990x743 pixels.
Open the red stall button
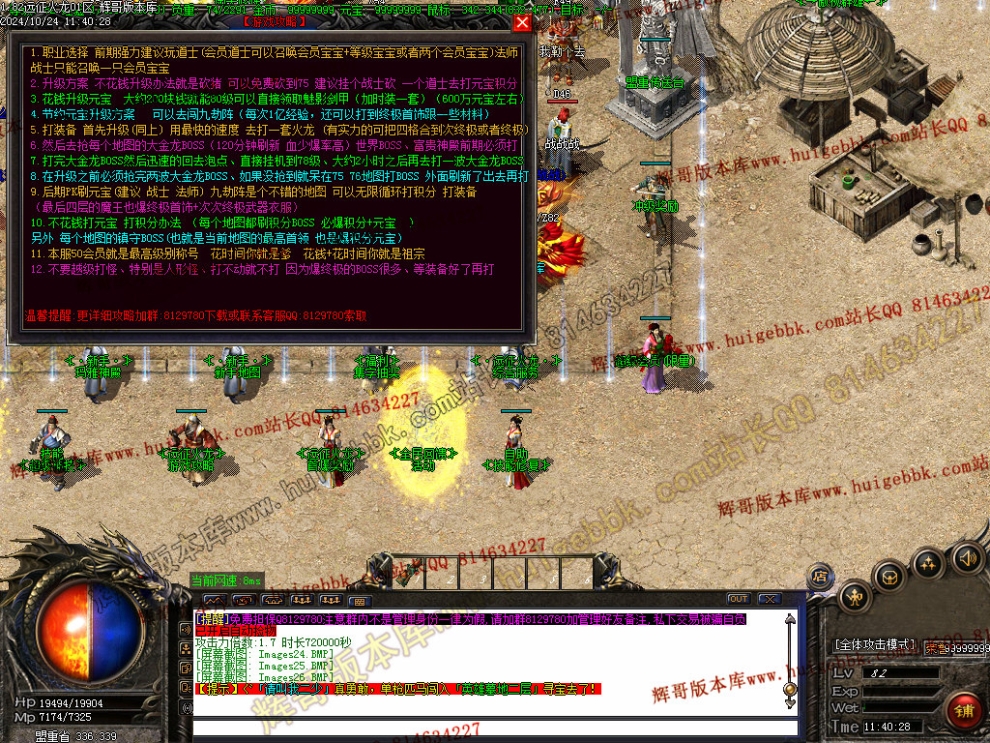coord(965,711)
